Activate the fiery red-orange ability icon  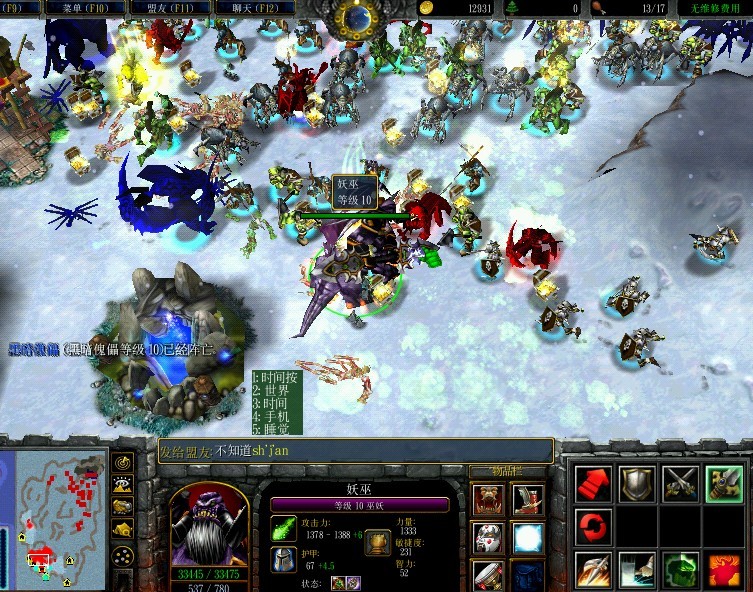[724, 570]
